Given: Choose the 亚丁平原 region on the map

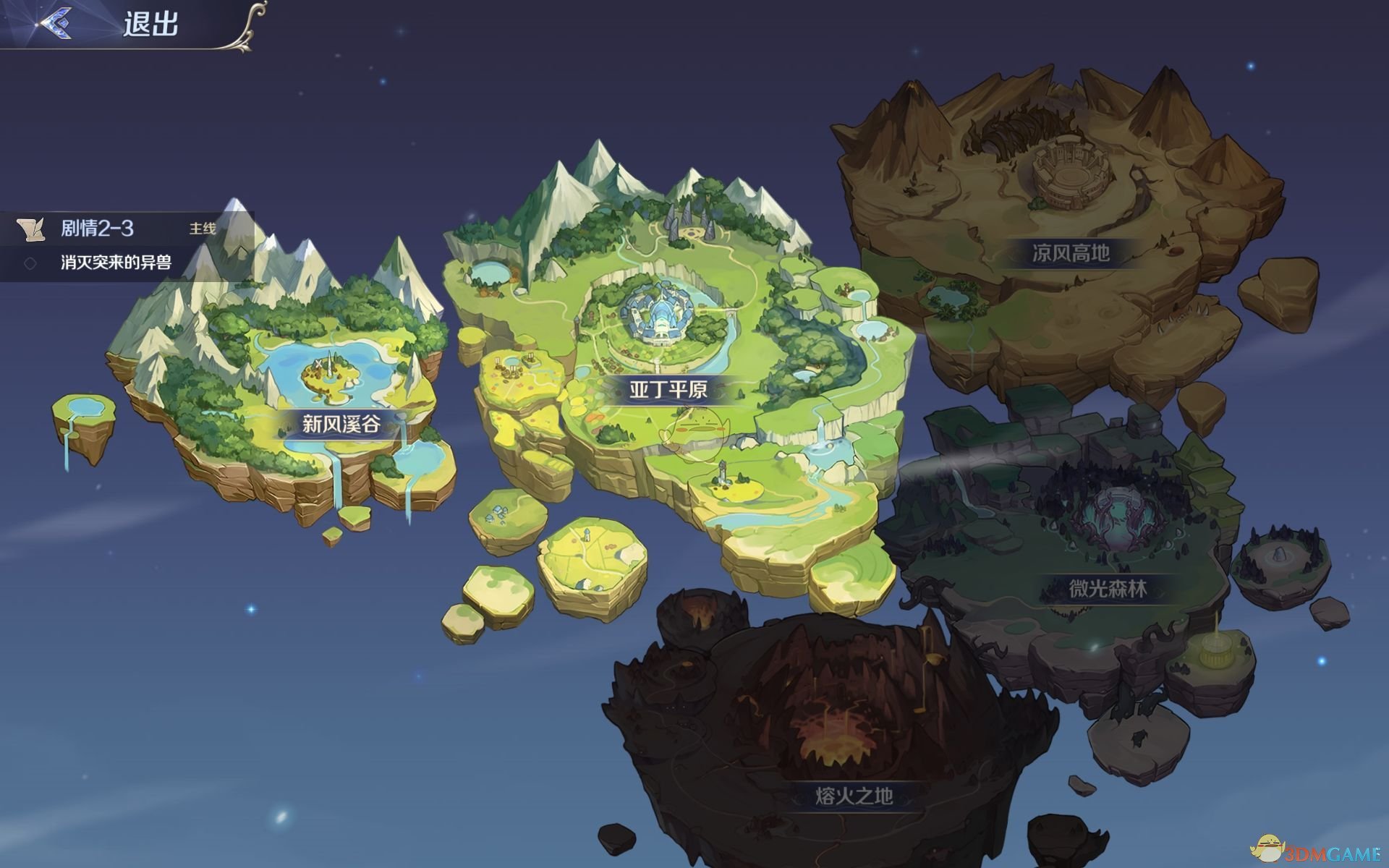Looking at the screenshot, I should [668, 390].
